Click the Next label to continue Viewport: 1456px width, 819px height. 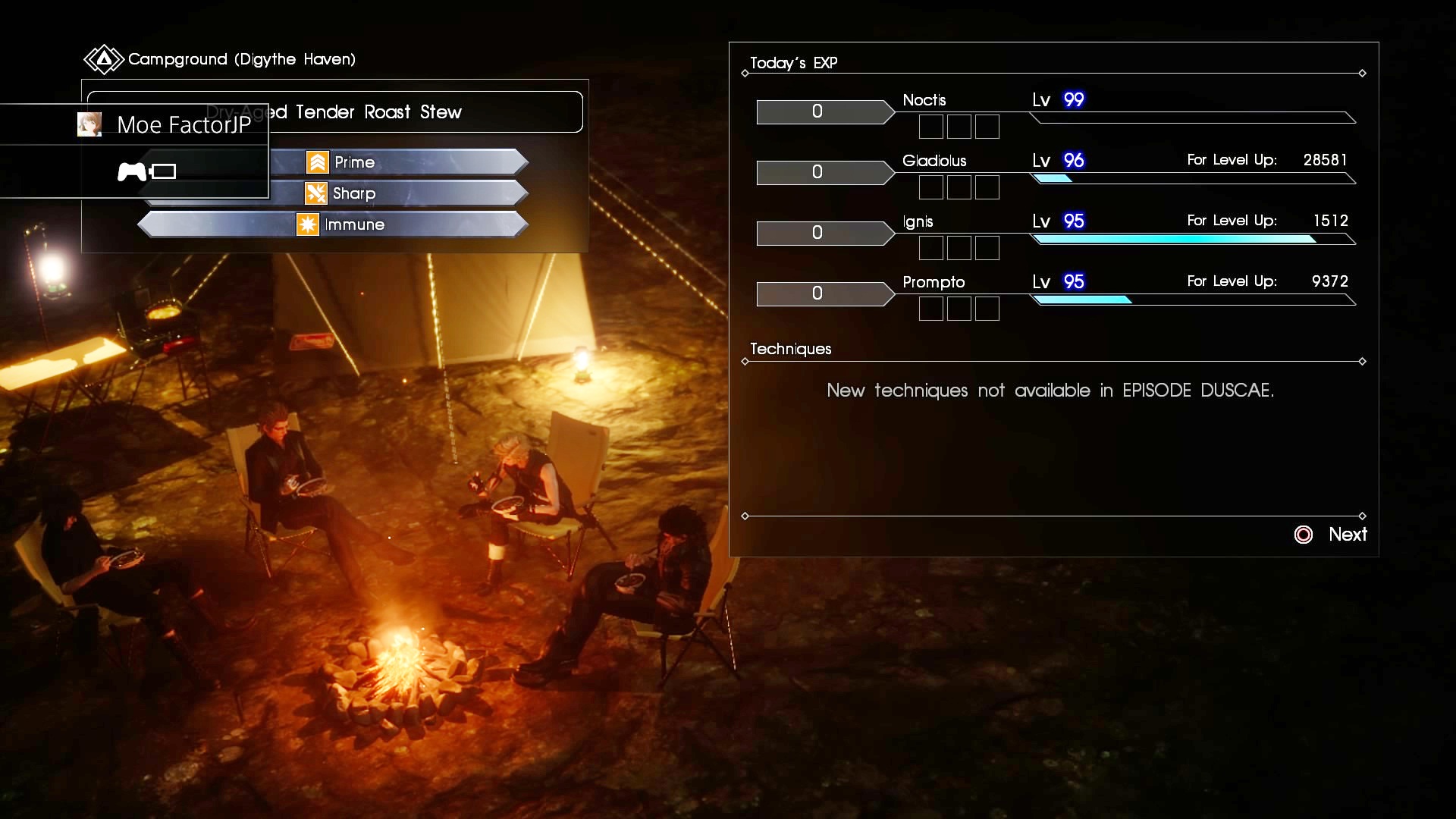tap(1347, 535)
